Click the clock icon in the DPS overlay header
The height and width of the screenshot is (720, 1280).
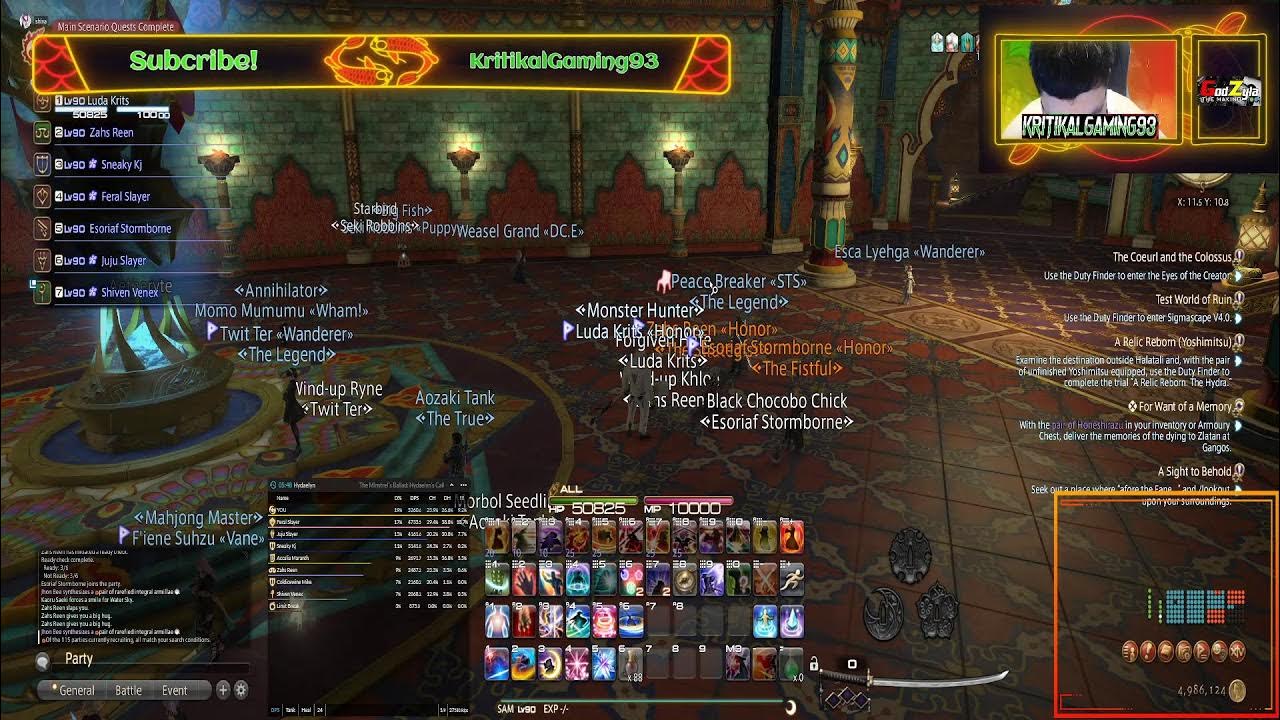[x=272, y=485]
